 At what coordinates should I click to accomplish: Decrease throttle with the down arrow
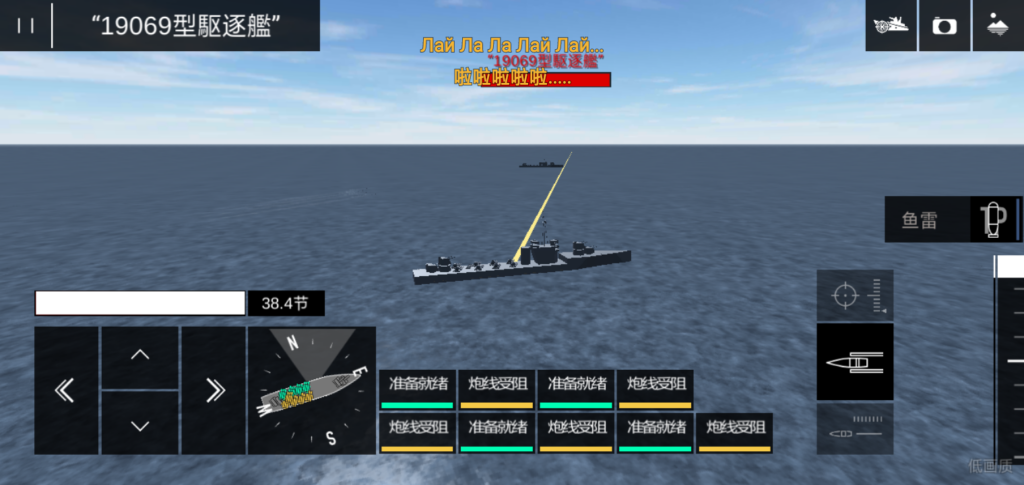tap(140, 424)
